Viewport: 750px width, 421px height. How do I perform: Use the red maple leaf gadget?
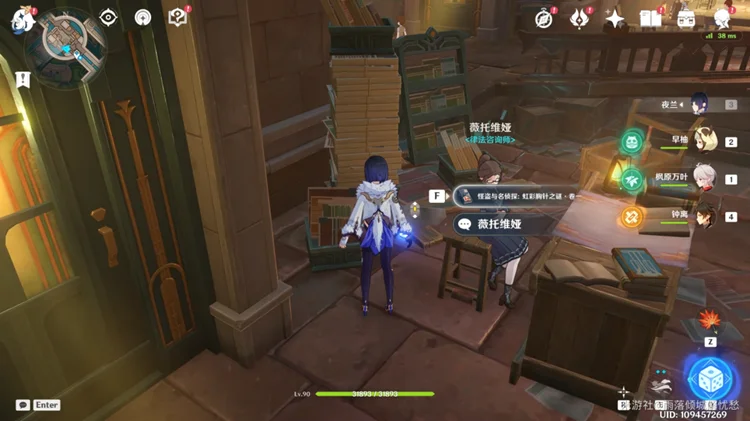click(x=711, y=322)
